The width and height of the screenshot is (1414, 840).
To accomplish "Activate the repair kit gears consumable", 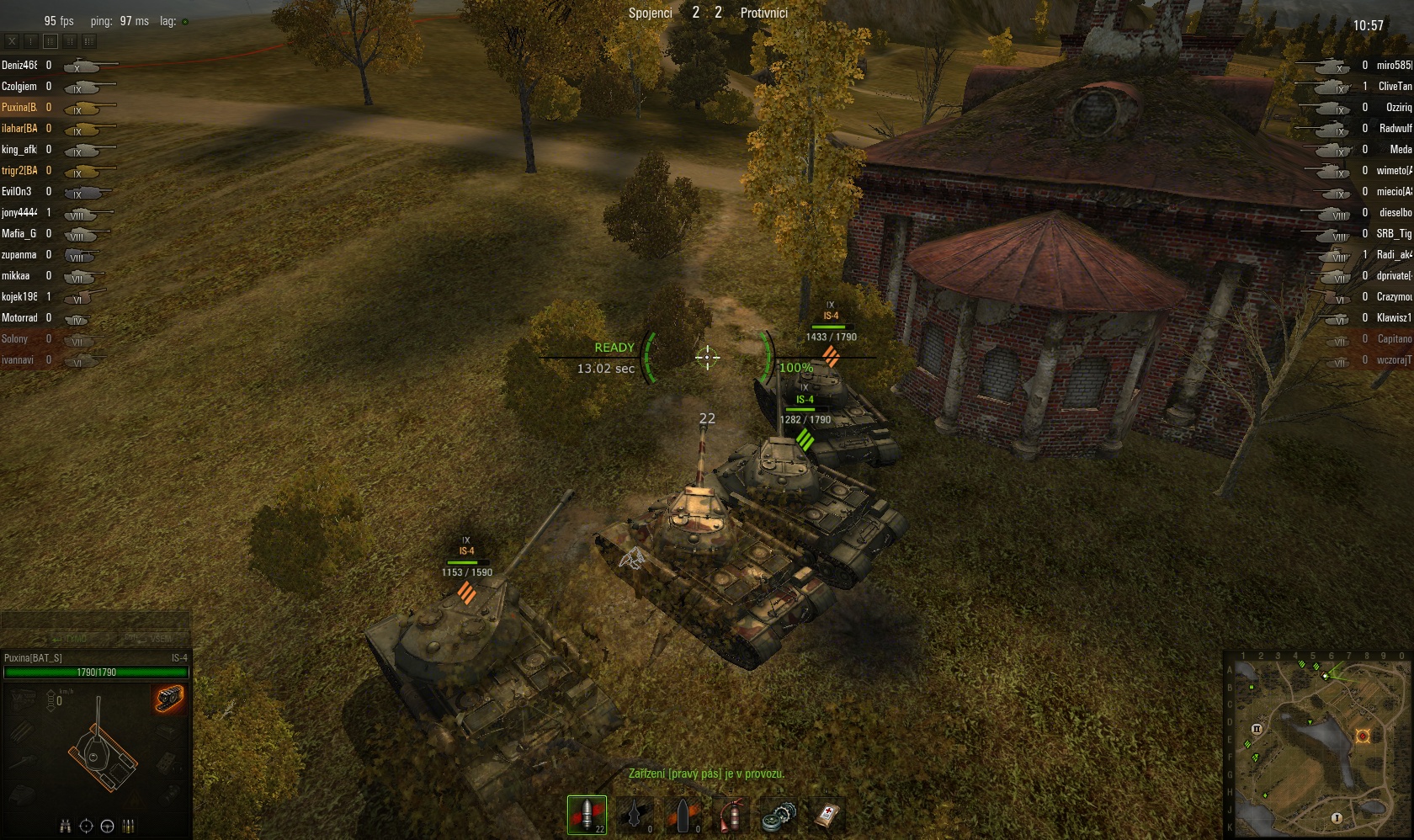I will [x=779, y=816].
